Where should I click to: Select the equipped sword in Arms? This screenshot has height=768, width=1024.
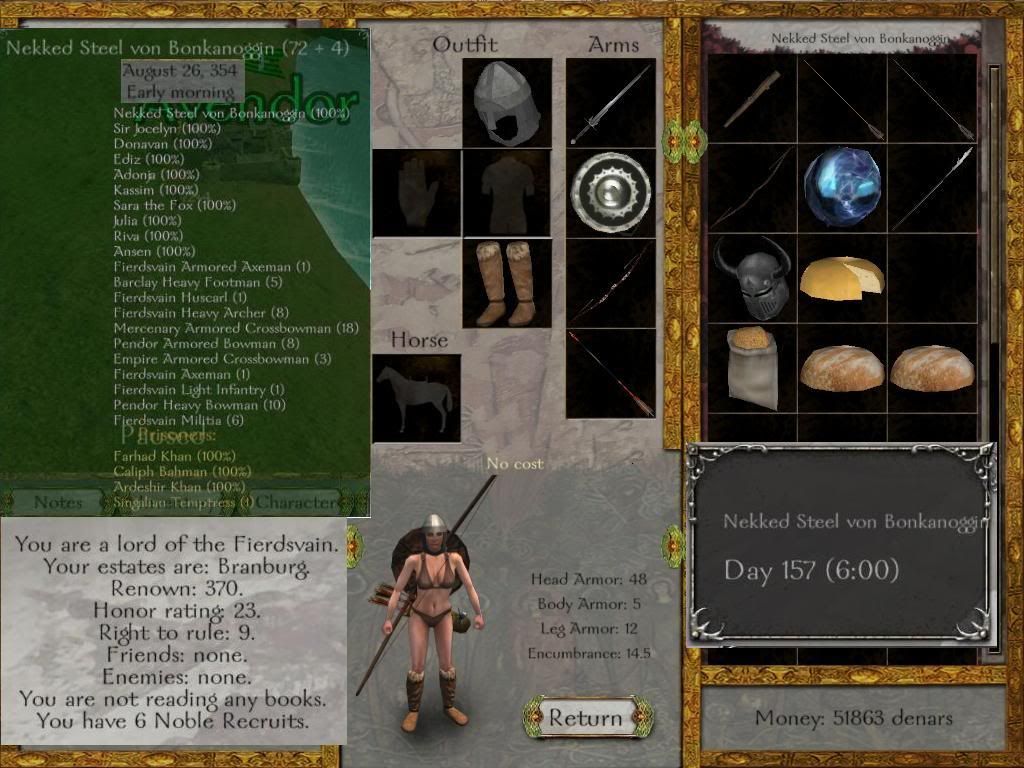coord(611,103)
